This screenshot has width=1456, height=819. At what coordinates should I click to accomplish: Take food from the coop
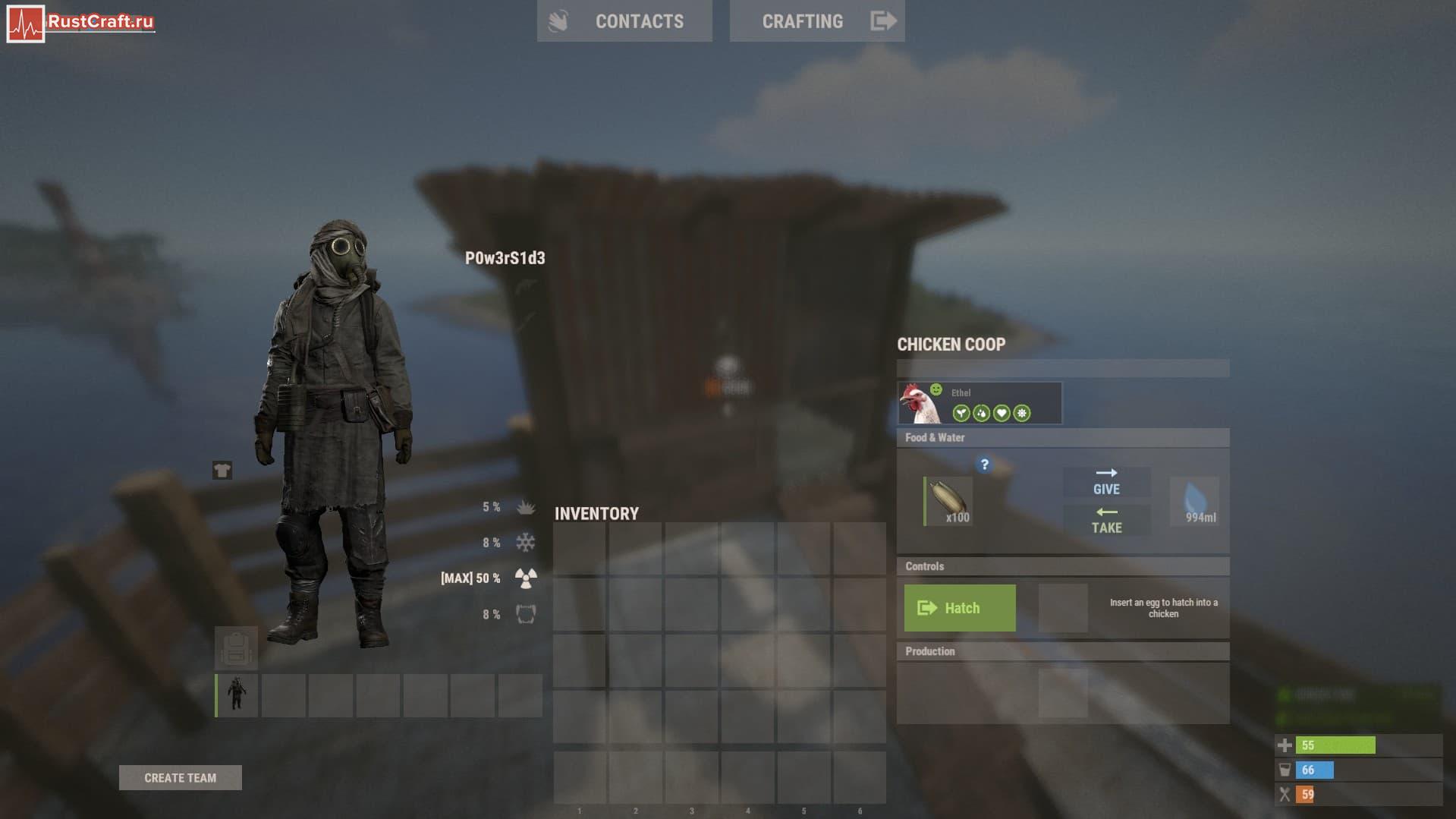1106,521
